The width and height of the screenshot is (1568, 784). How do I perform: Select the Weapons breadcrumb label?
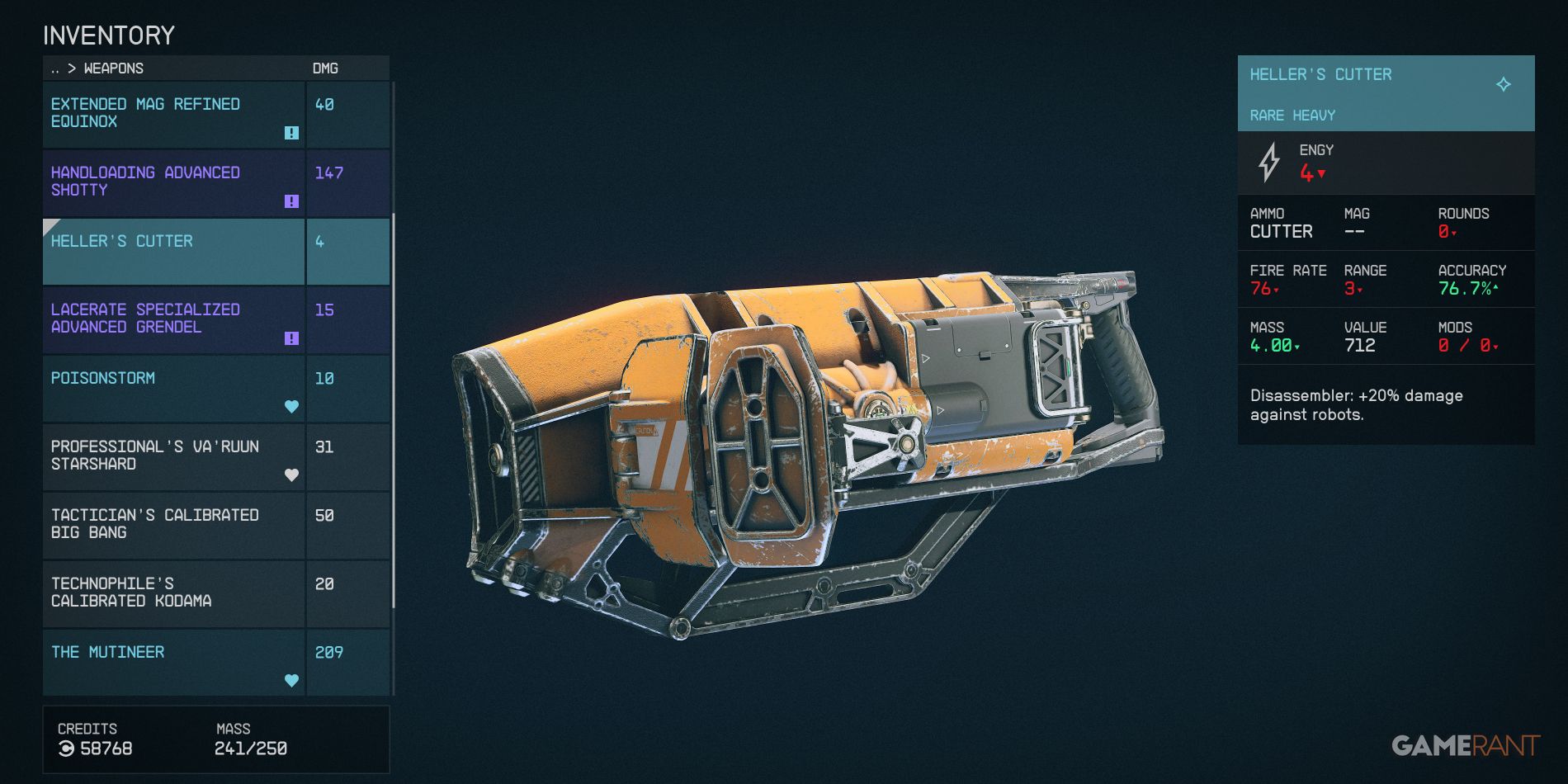115,69
